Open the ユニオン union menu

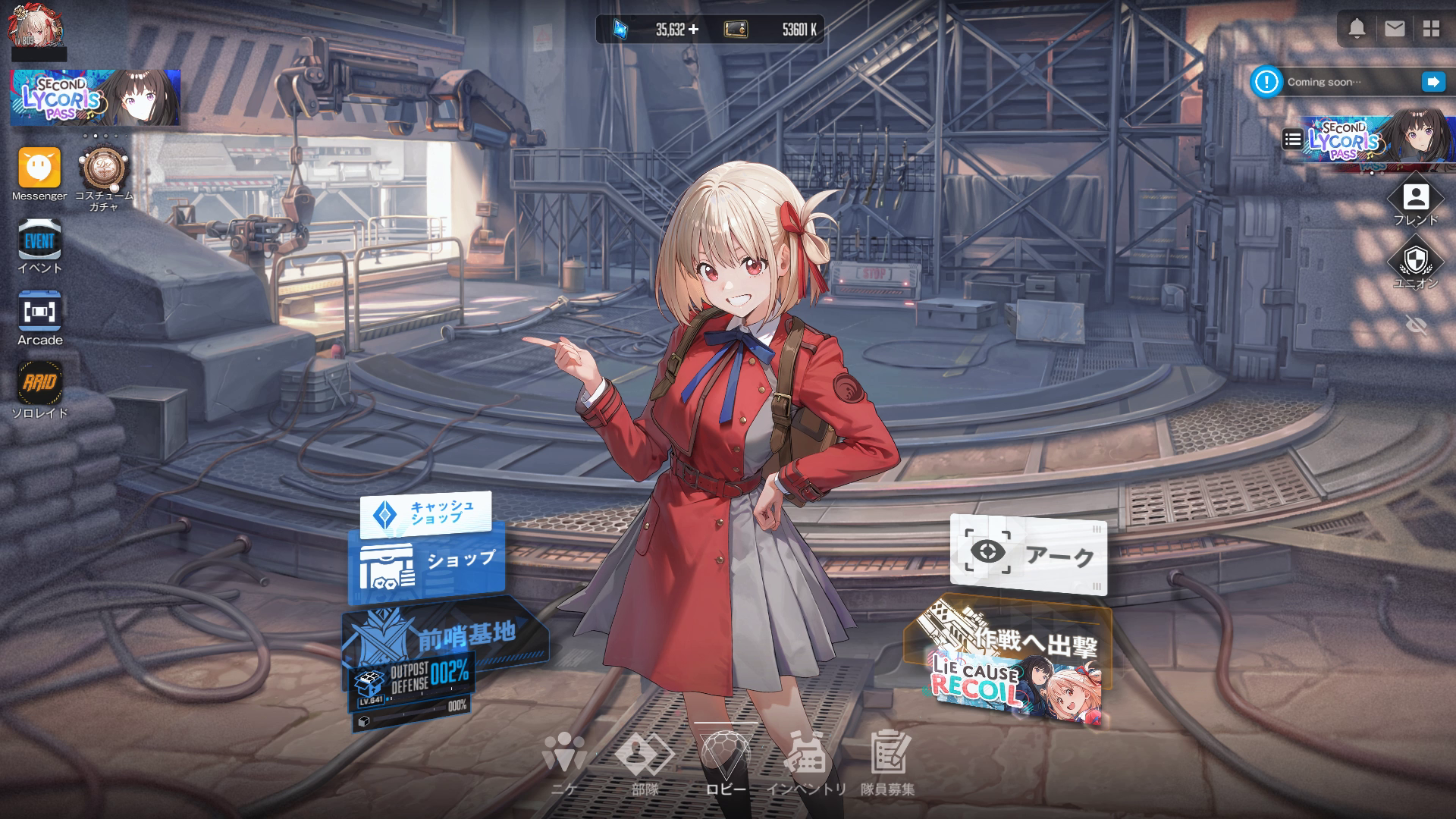tap(1415, 262)
